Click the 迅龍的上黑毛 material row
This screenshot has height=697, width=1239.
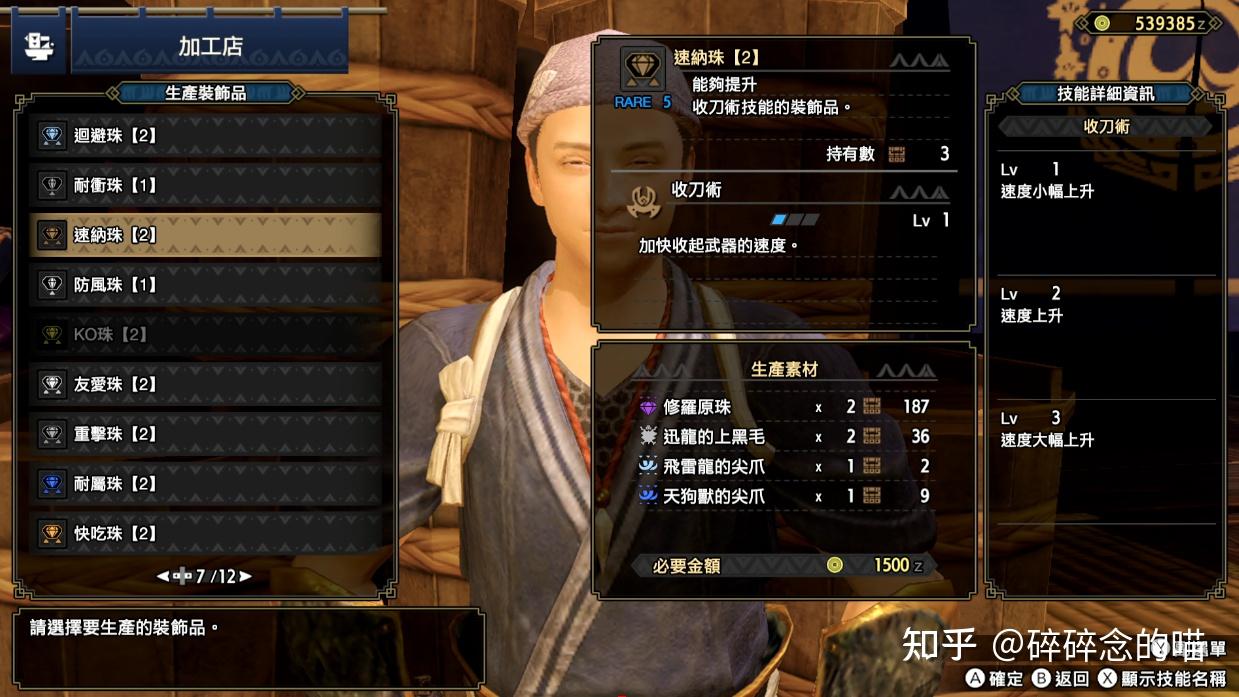pos(785,437)
